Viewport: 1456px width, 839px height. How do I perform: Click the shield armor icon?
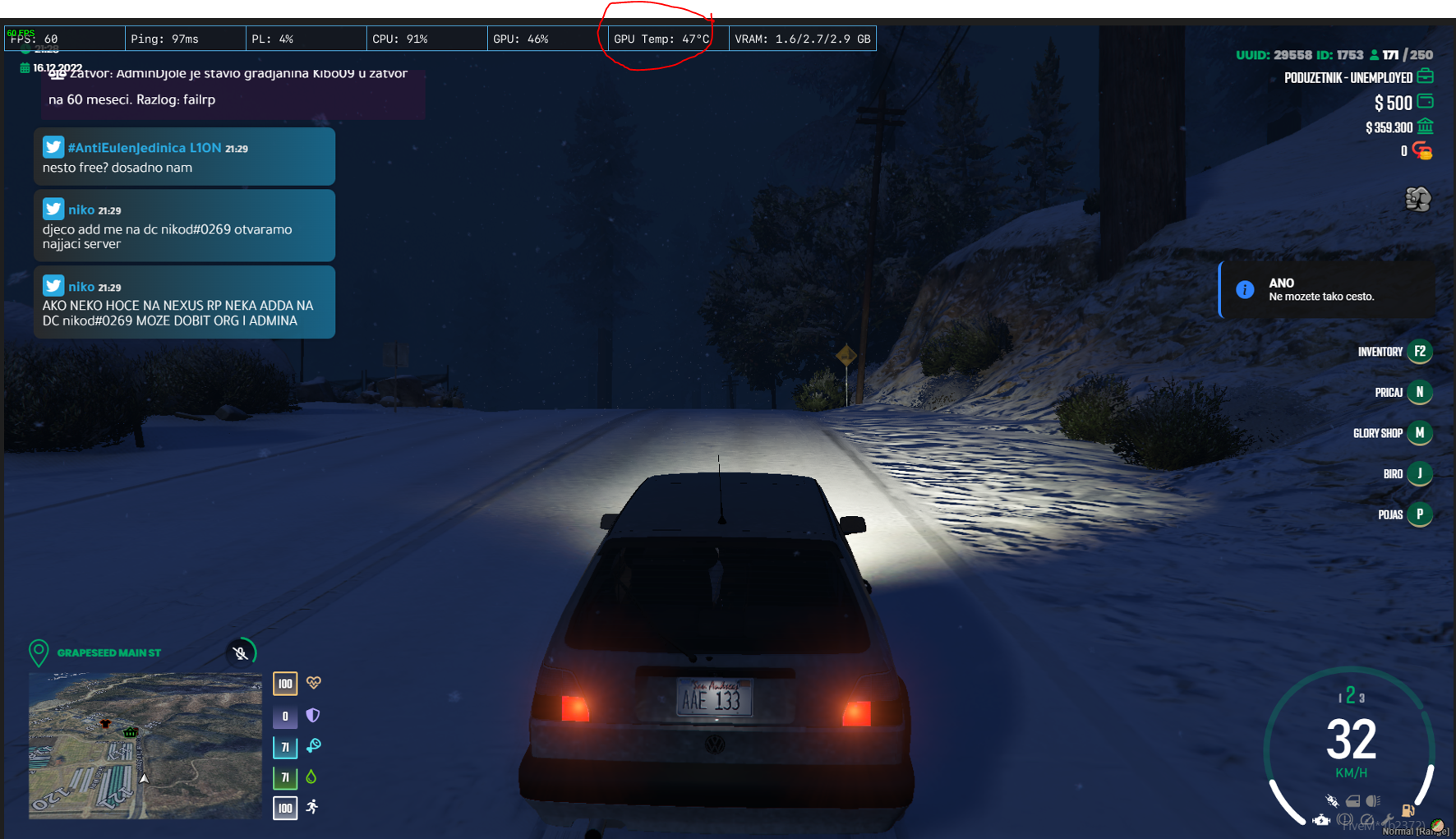point(313,716)
